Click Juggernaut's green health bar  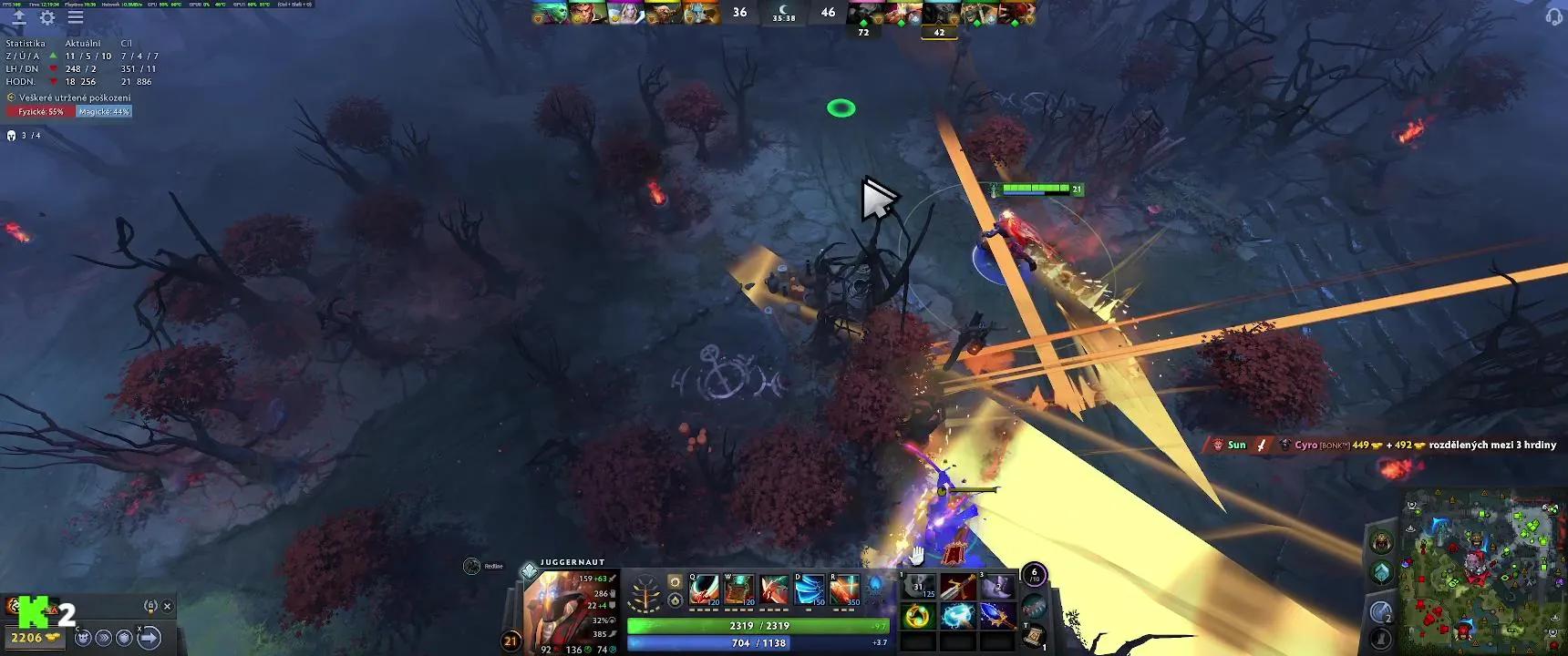[758, 626]
